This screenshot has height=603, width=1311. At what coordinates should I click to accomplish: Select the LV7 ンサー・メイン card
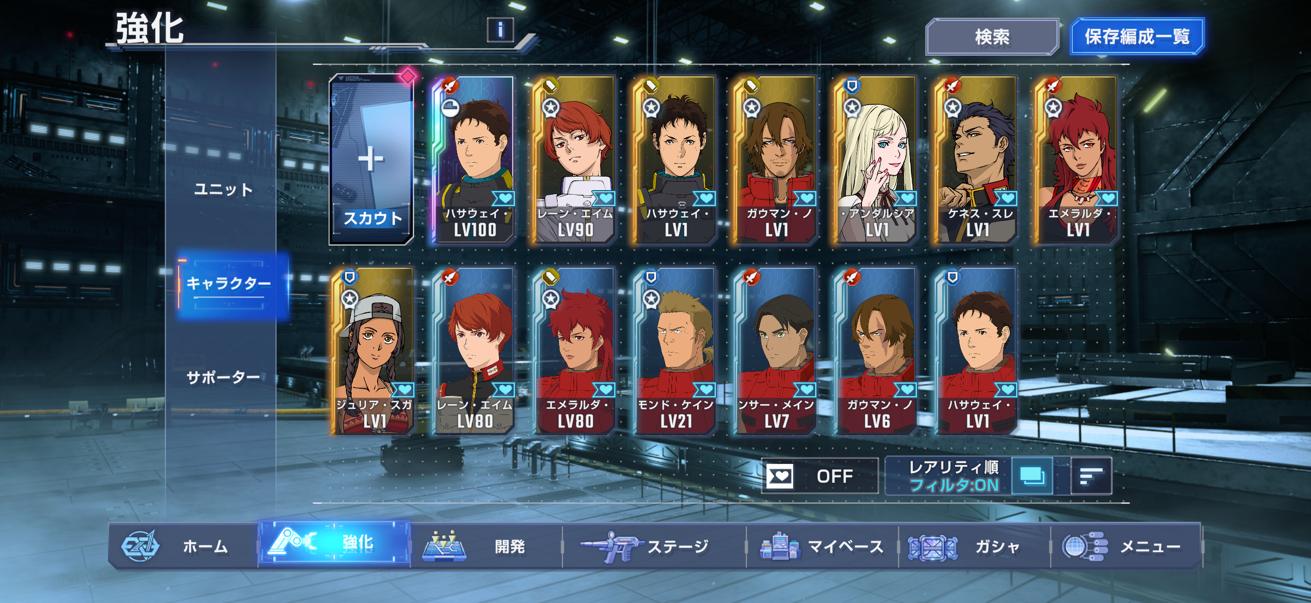[775, 350]
